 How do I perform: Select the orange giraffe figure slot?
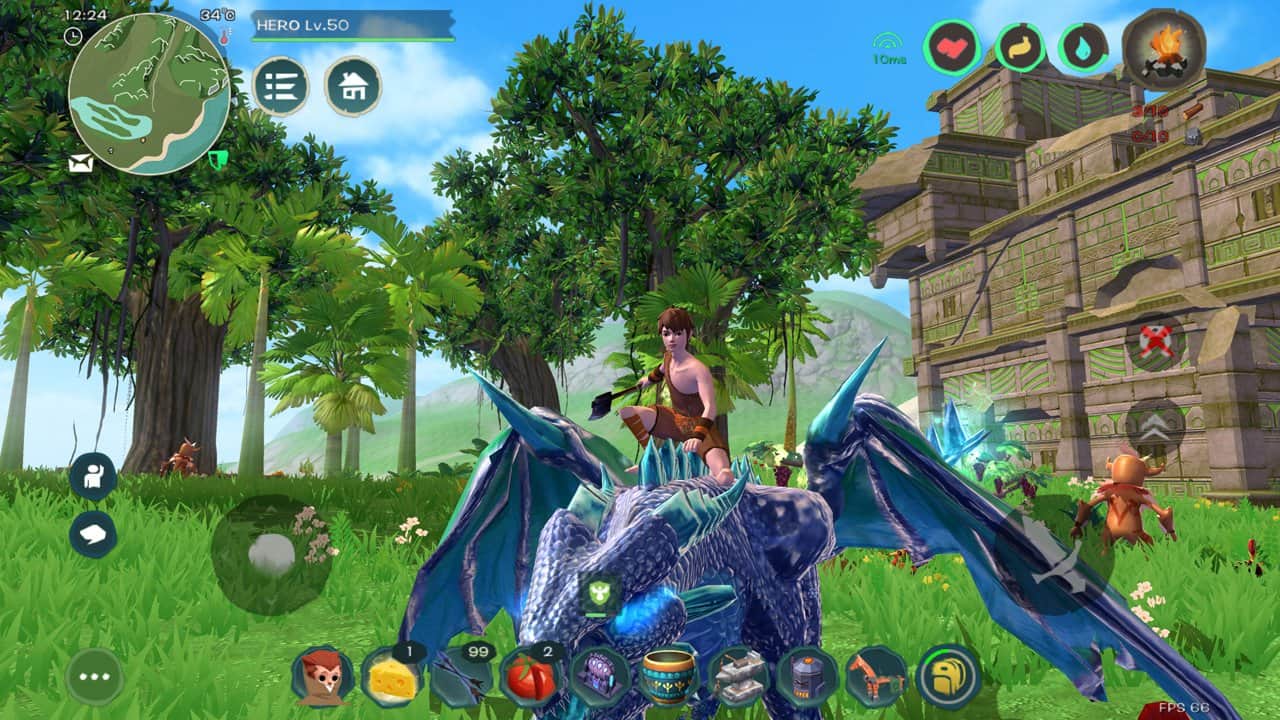pyautogui.click(x=877, y=677)
